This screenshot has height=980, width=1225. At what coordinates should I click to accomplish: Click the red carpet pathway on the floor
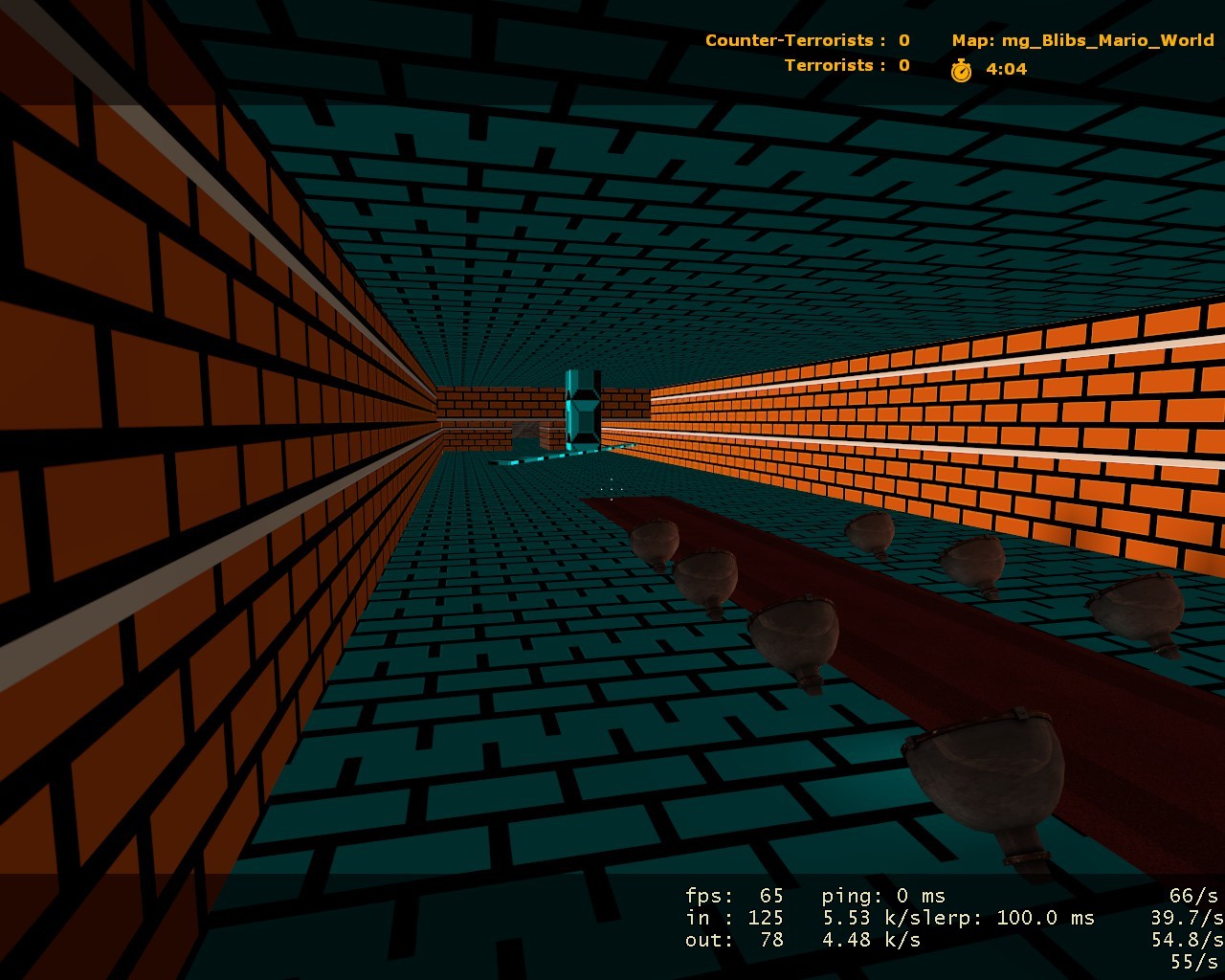click(x=909, y=670)
